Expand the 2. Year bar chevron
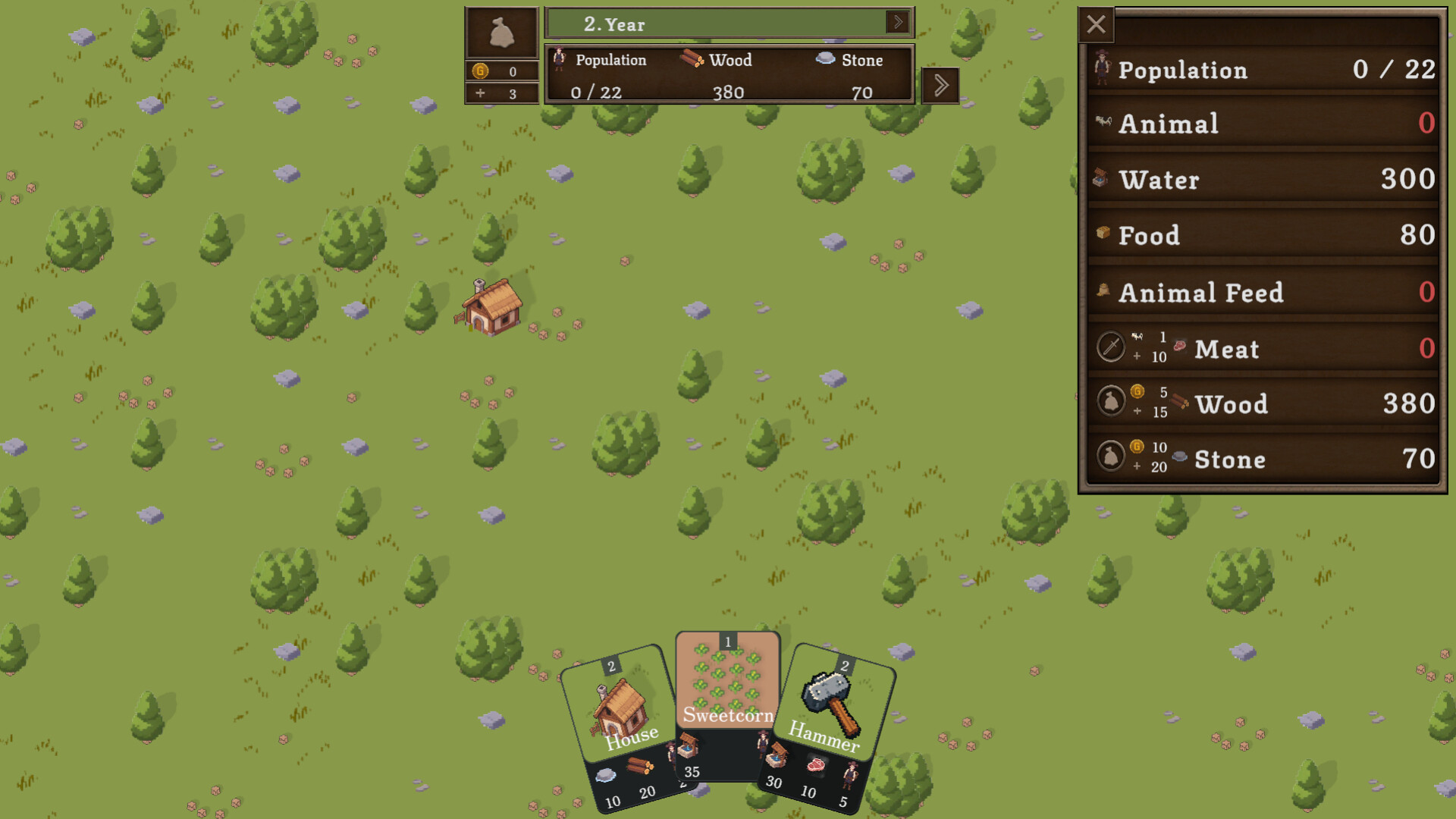Image resolution: width=1456 pixels, height=819 pixels. pos(898,23)
